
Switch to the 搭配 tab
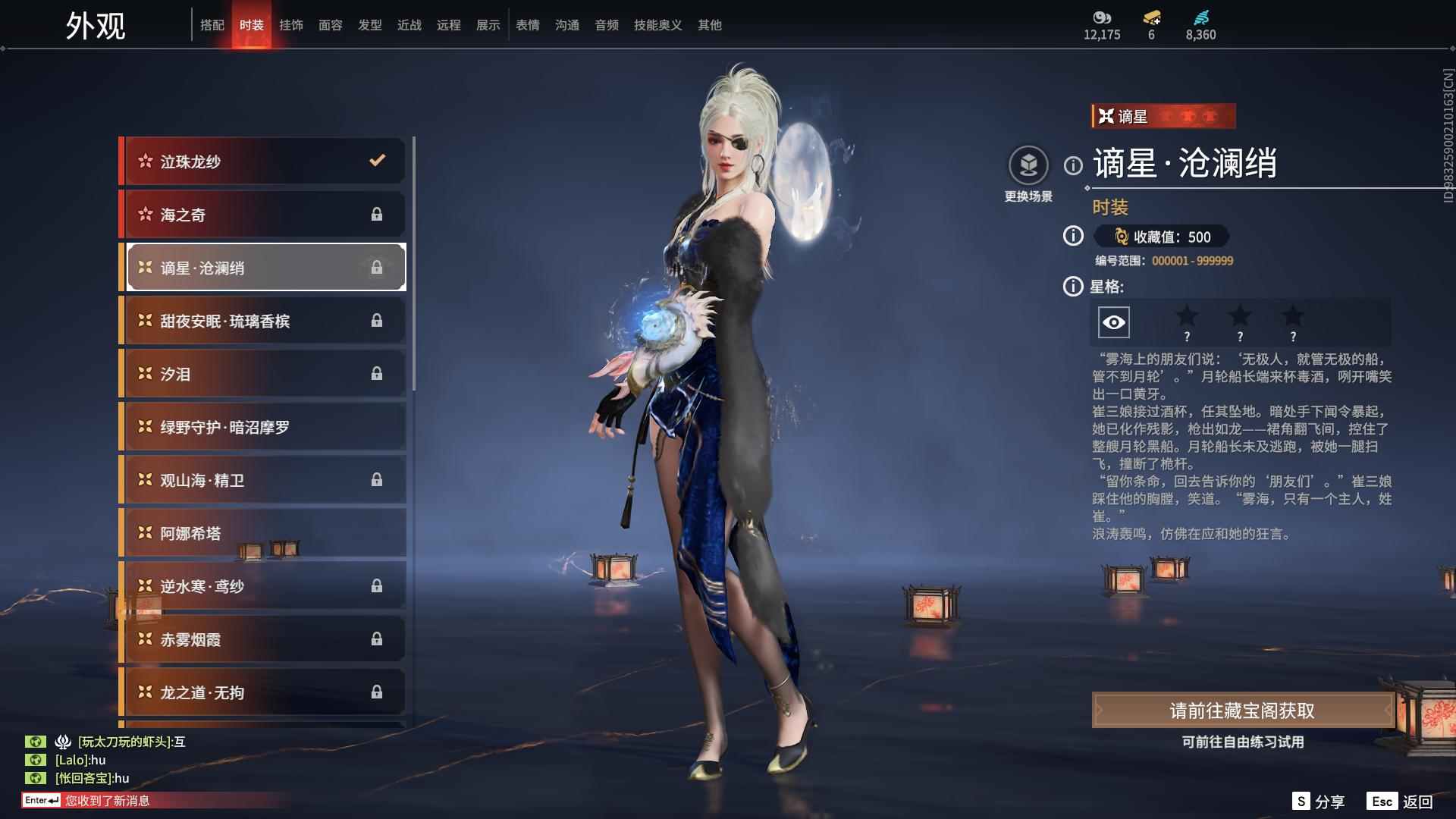(213, 24)
